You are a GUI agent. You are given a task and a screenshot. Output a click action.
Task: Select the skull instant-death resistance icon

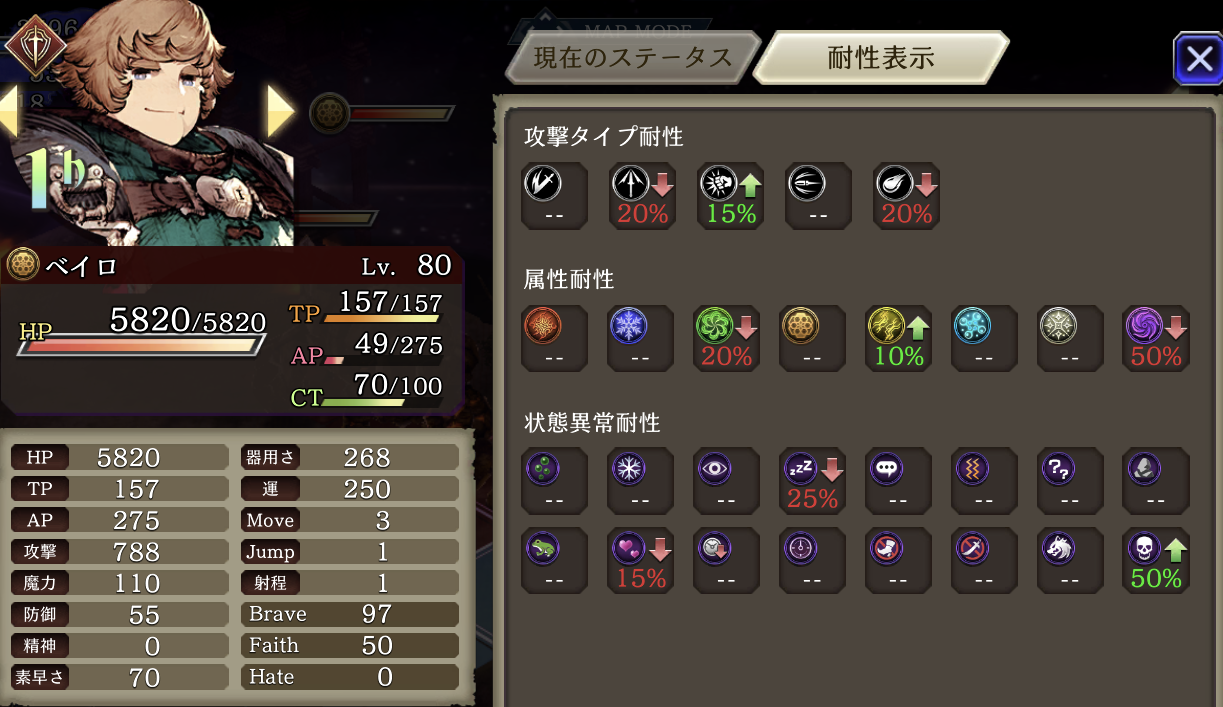1143,548
